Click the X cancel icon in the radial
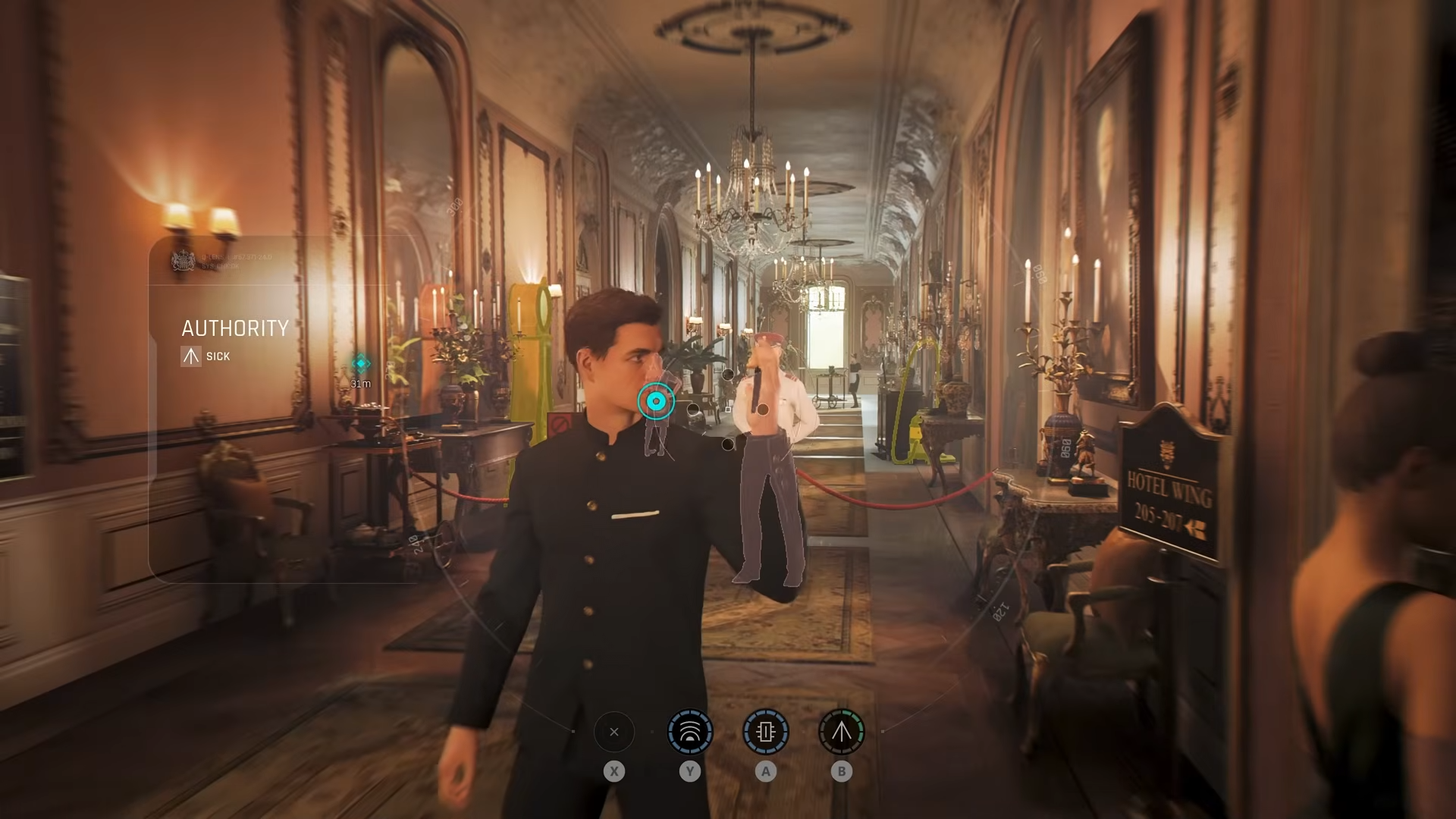Image resolution: width=1456 pixels, height=819 pixels. pyautogui.click(x=614, y=730)
